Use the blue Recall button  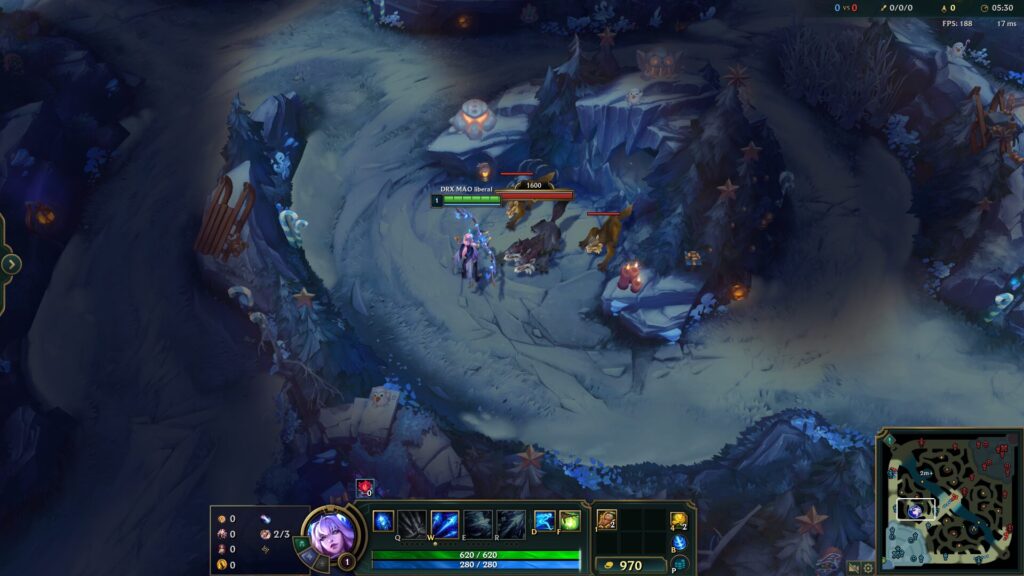pyautogui.click(x=679, y=543)
